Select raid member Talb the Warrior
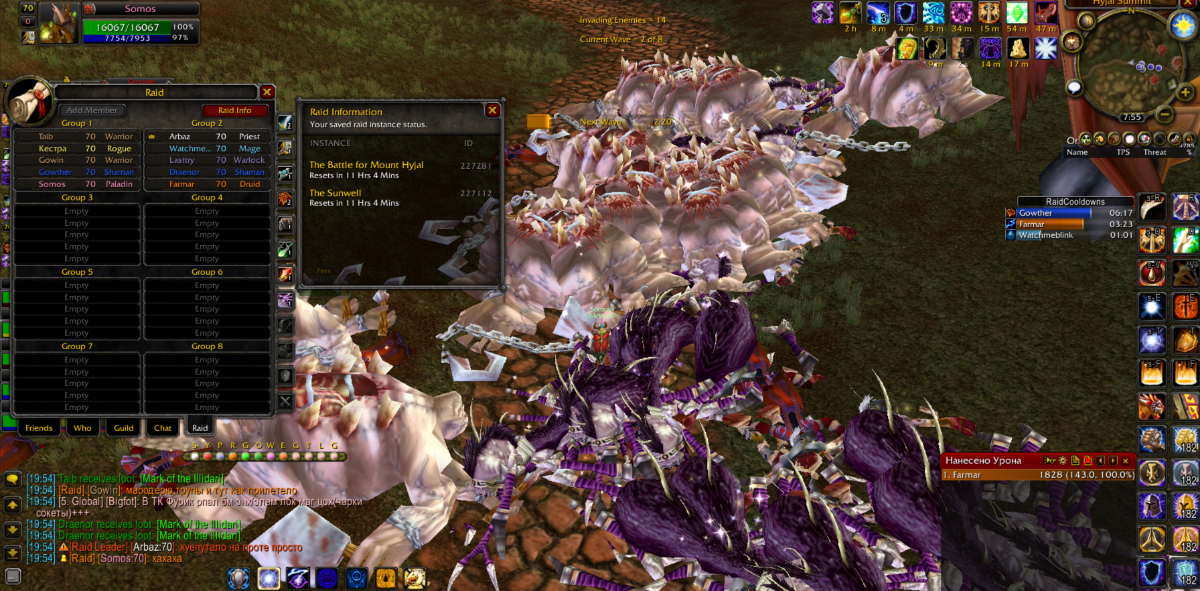Viewport: 1200px width, 591px height. tap(76, 136)
